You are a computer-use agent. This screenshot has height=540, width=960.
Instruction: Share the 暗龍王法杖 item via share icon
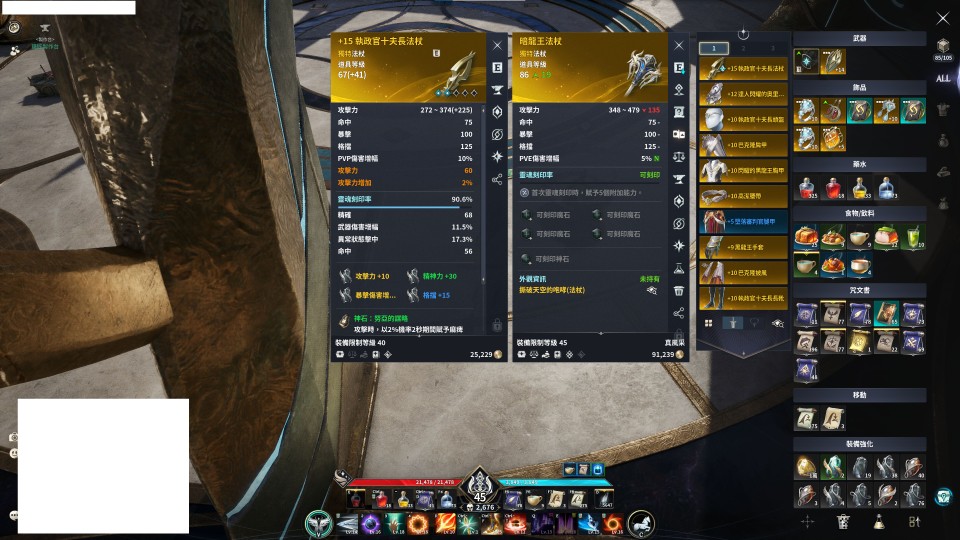tap(679, 313)
